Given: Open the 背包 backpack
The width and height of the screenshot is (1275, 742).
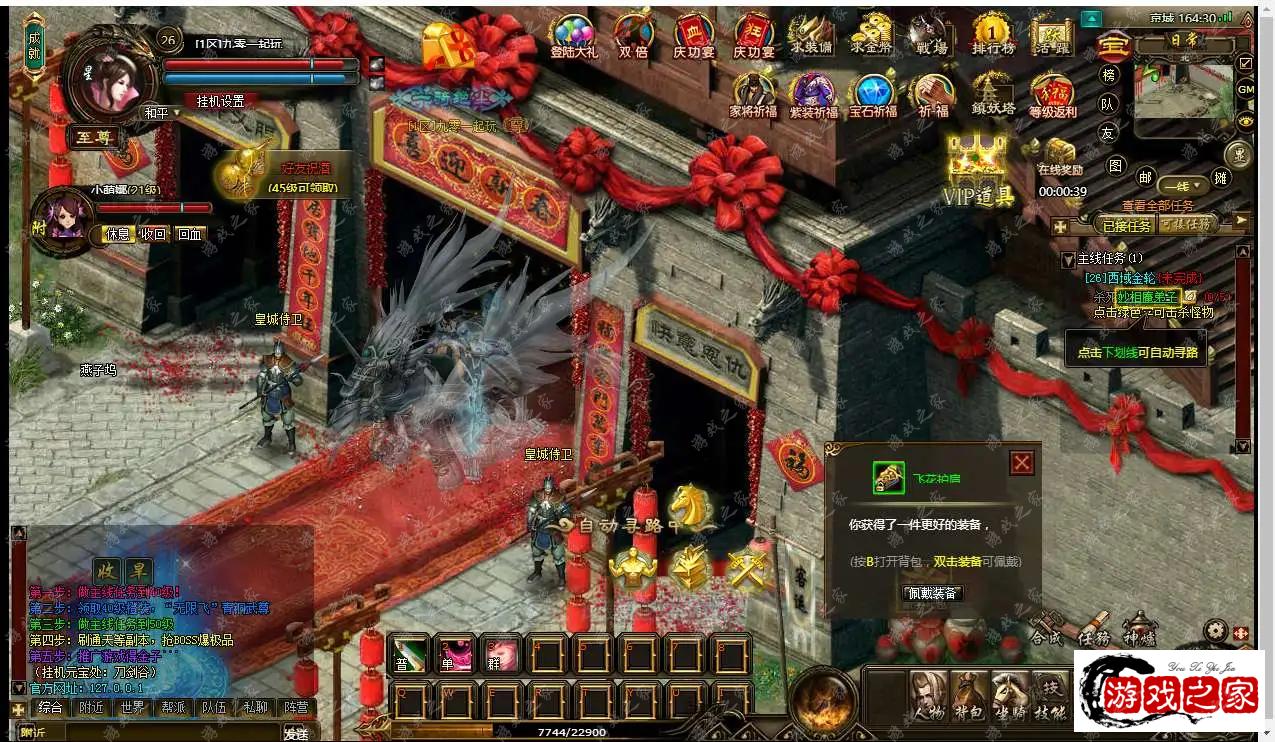Looking at the screenshot, I should (x=968, y=695).
